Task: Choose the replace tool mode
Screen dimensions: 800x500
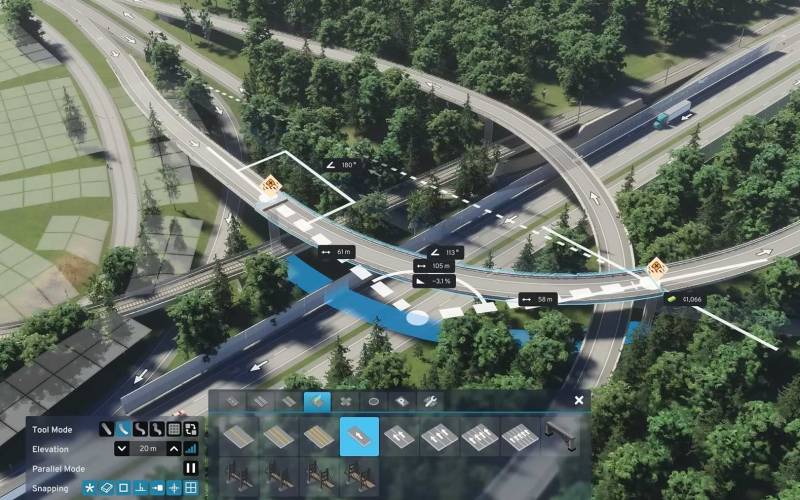Action: click(x=191, y=429)
